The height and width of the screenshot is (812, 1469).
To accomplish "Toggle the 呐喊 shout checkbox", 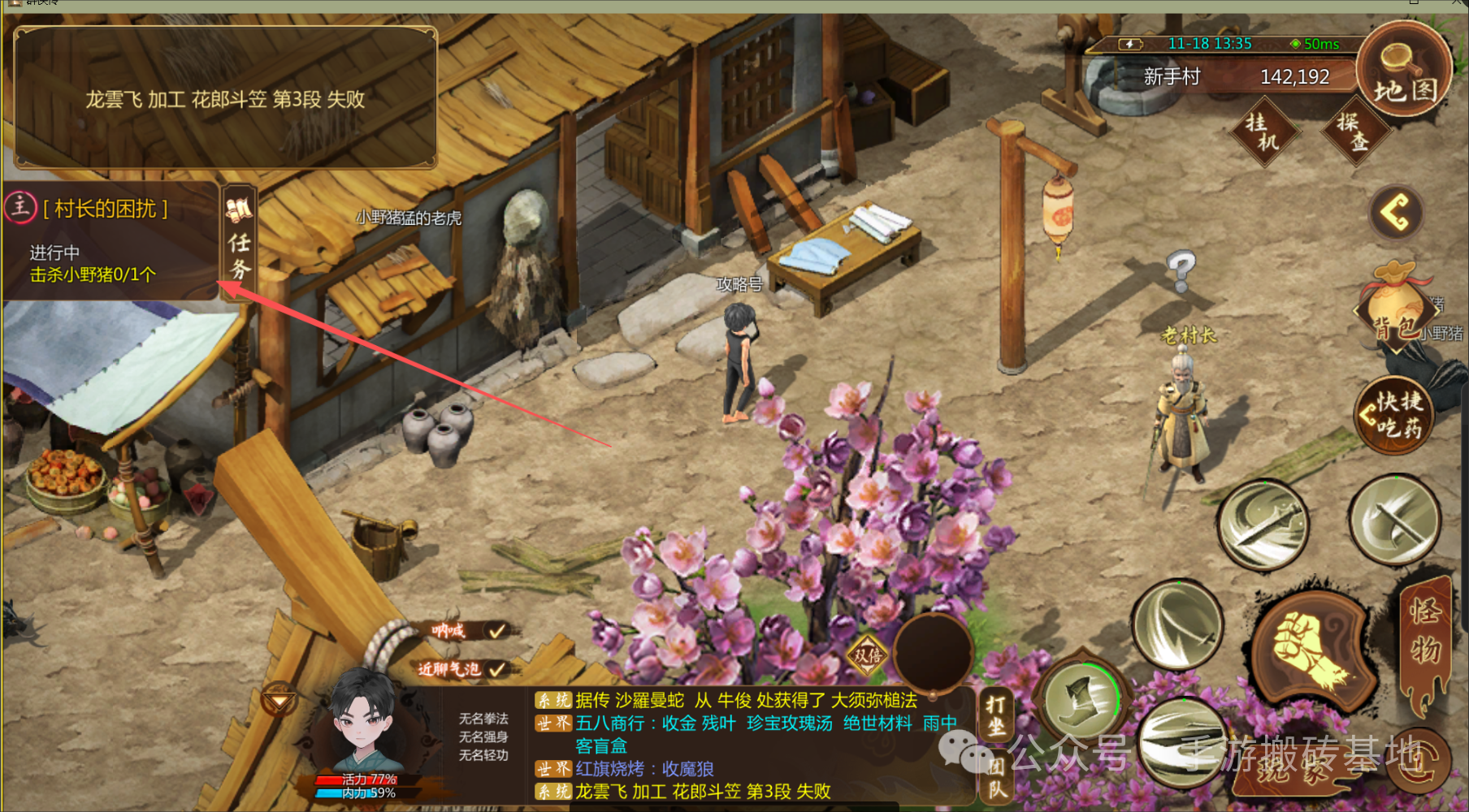I will (x=496, y=630).
